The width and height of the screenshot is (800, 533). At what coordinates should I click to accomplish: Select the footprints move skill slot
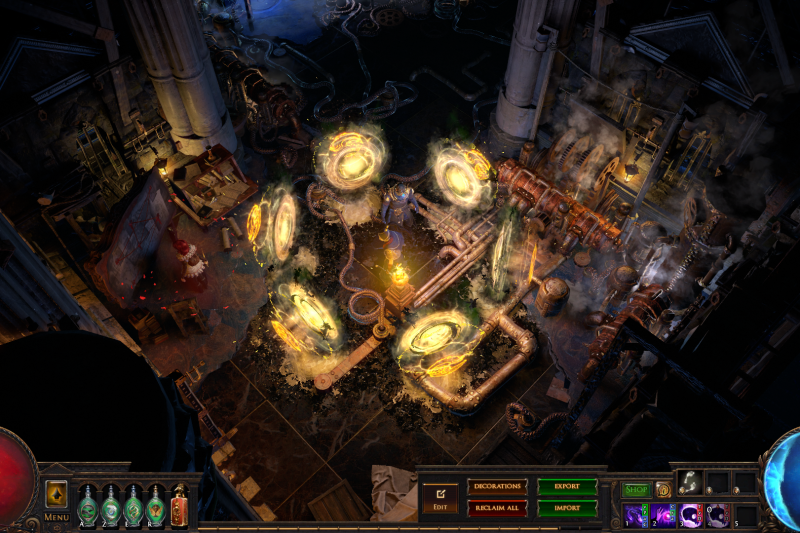coord(690,483)
